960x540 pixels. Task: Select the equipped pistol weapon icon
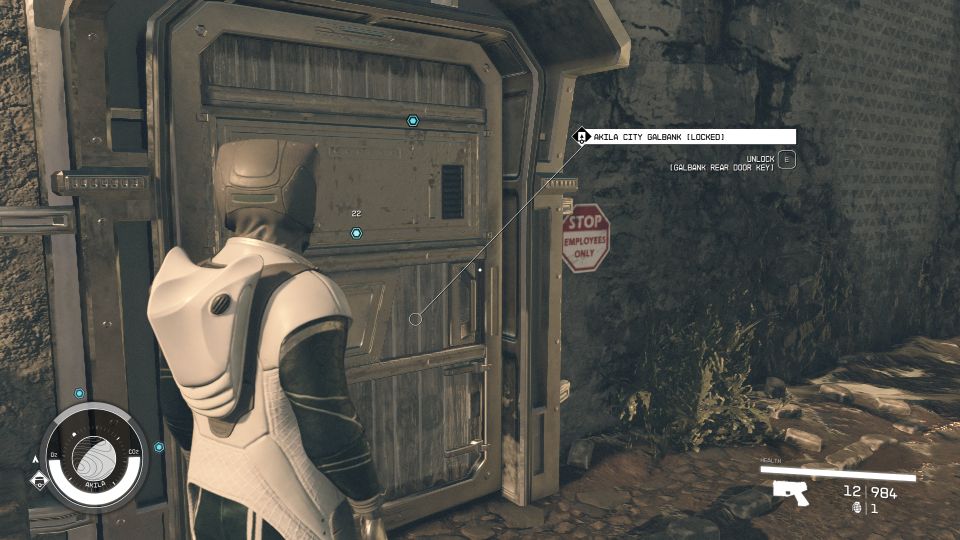tap(790, 491)
